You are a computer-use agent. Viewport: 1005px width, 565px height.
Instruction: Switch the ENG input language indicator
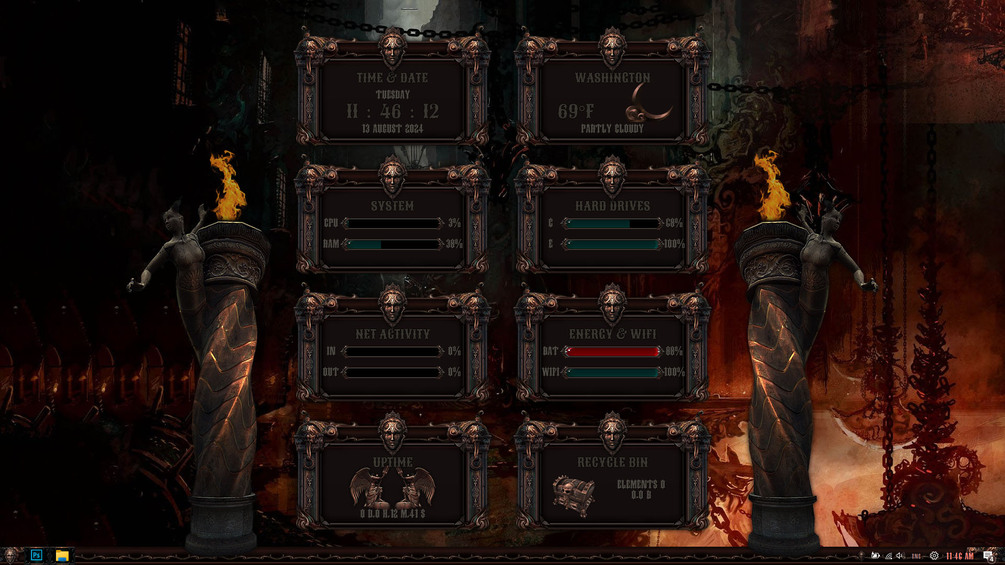915,556
